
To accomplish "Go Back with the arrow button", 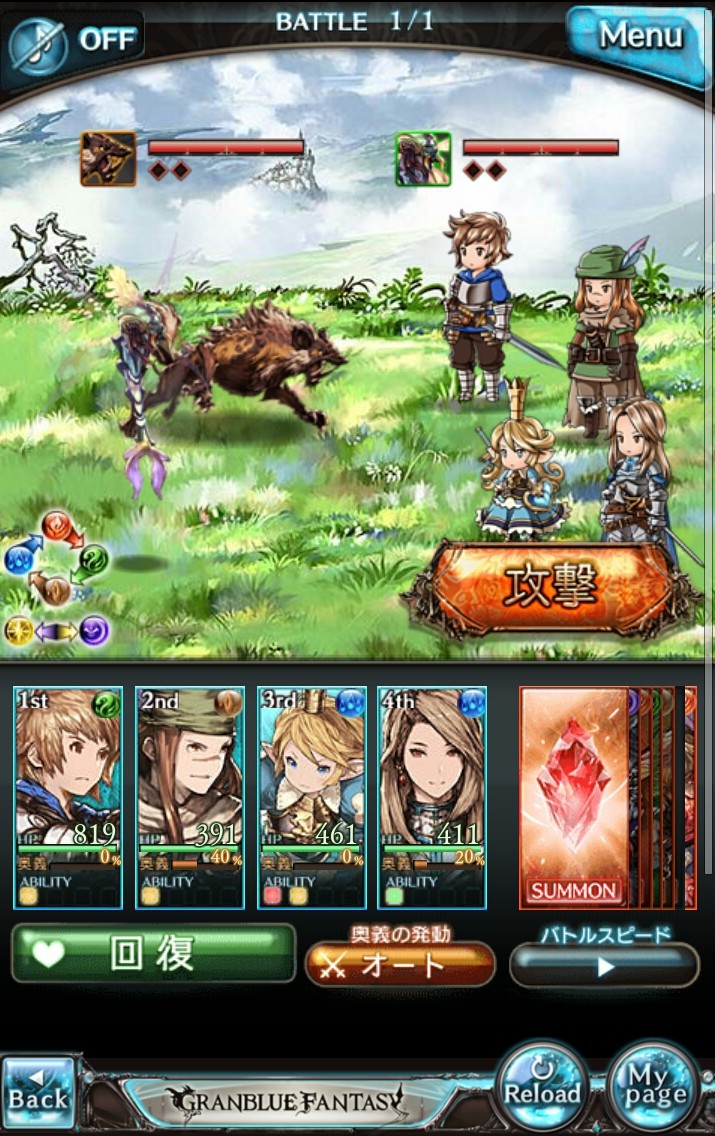I will pyautogui.click(x=39, y=1092).
